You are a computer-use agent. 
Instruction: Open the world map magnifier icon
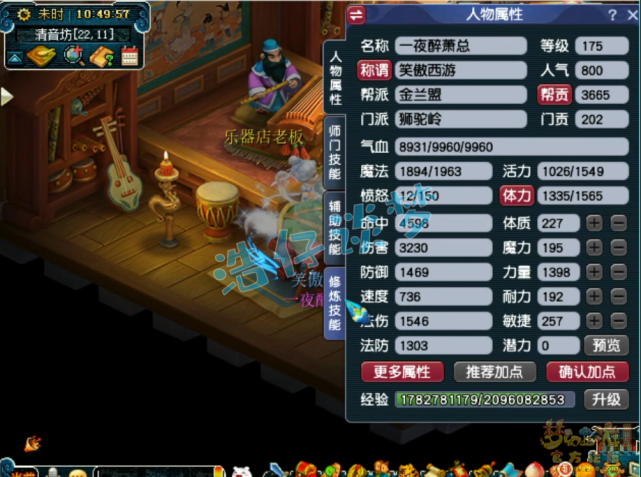coord(73,57)
